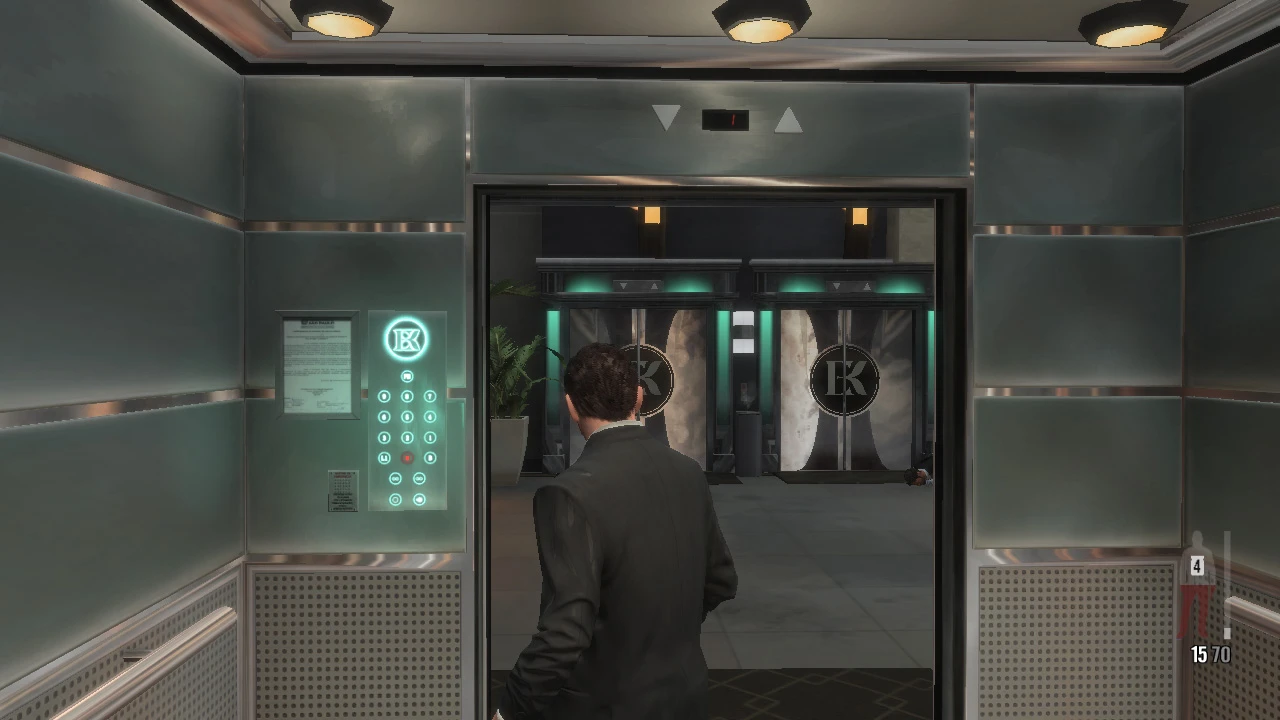Click the painkiller bottle icon in the HUD

[1197, 566]
